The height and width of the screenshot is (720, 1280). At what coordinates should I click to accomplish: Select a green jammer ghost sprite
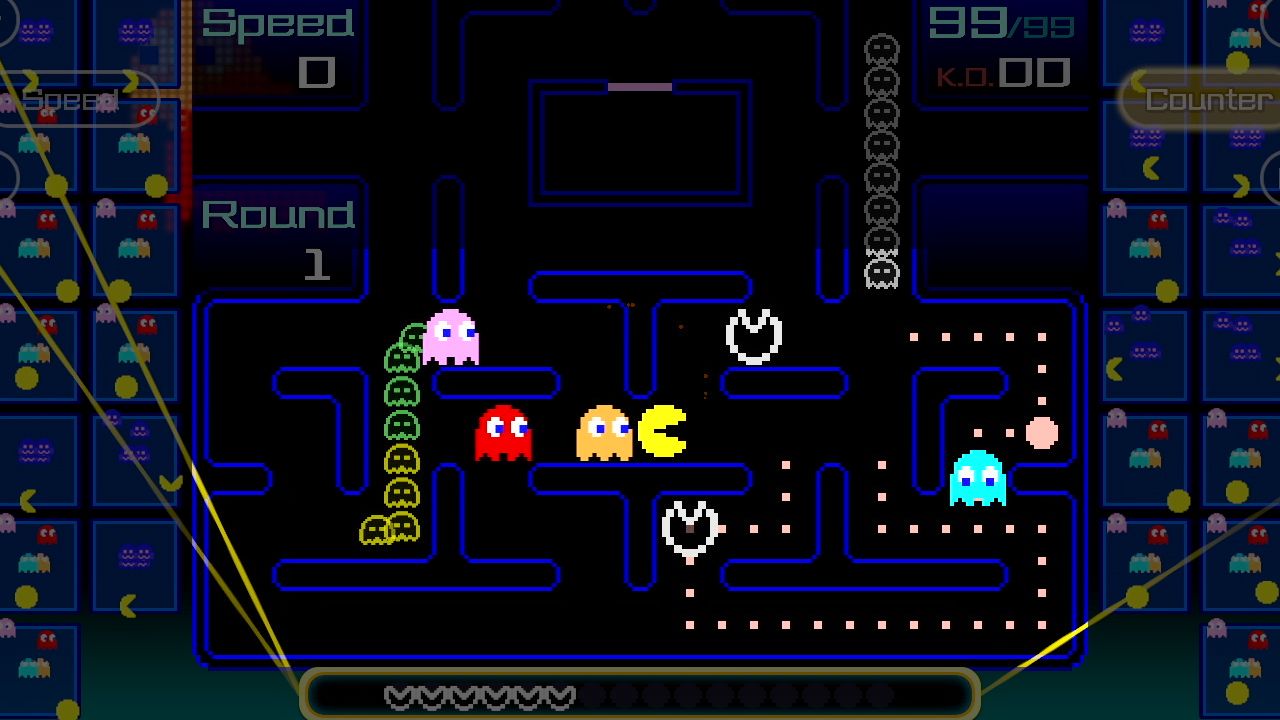(x=405, y=390)
